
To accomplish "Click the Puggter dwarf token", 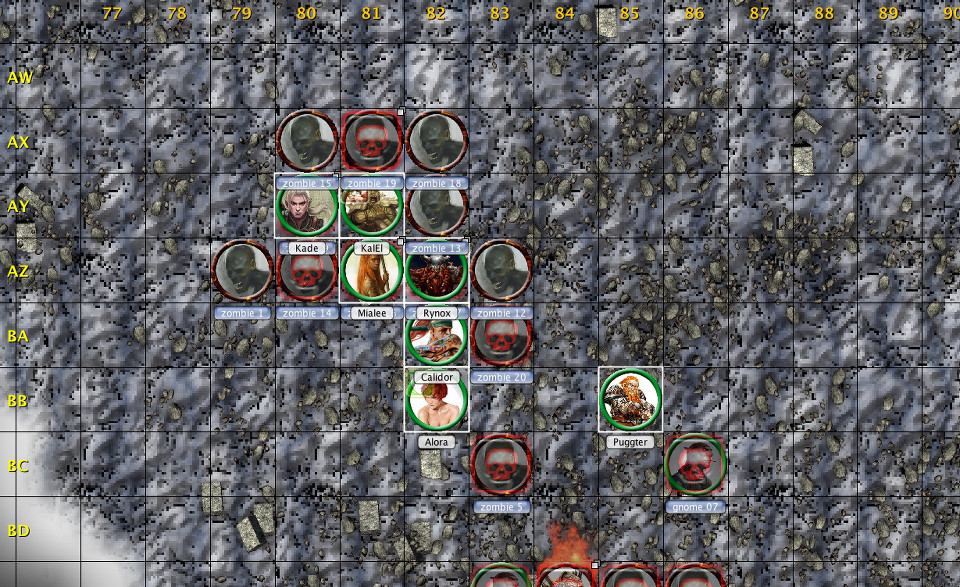I will click(x=631, y=400).
